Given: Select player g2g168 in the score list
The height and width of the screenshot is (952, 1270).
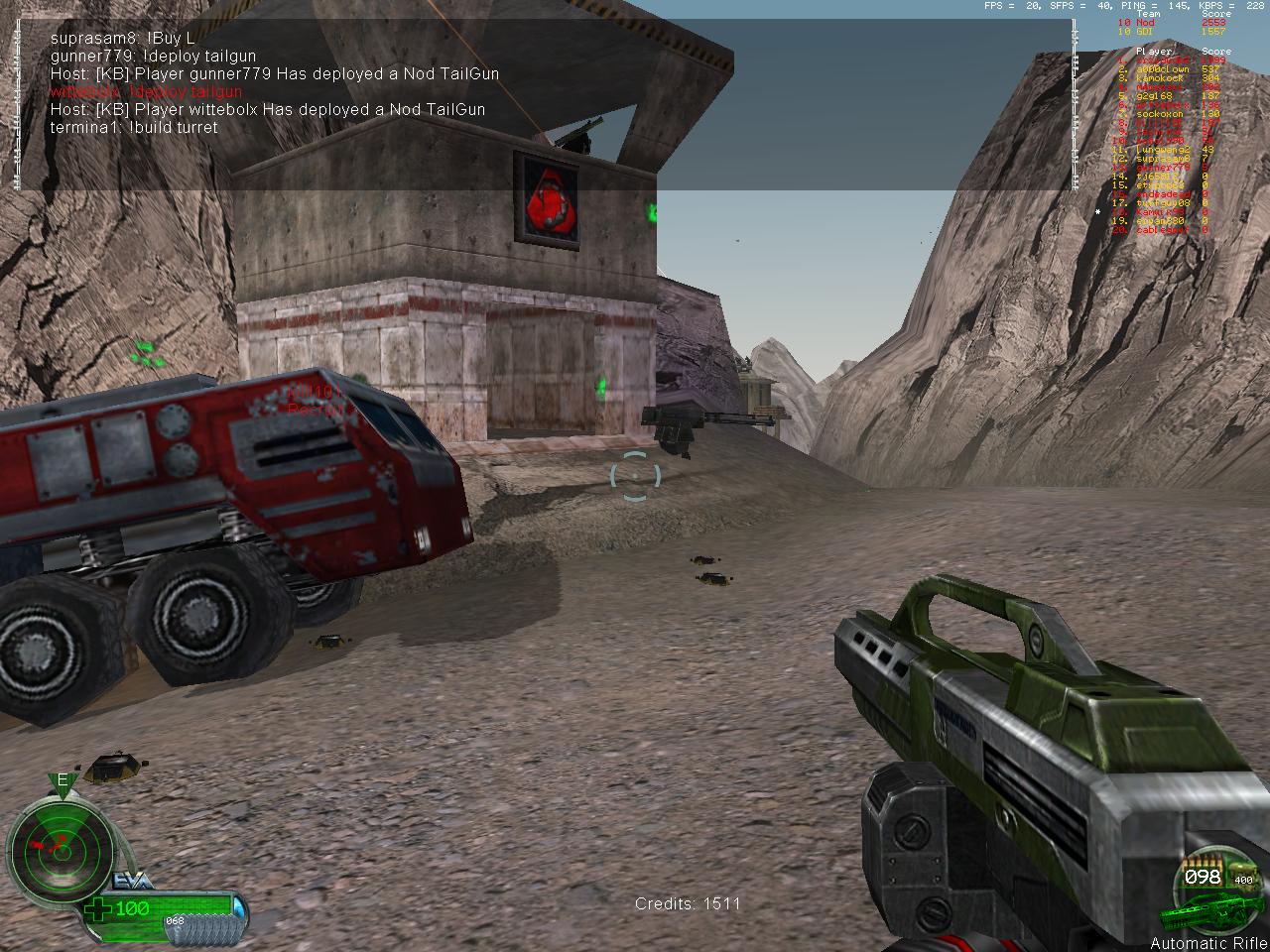Looking at the screenshot, I should tap(1154, 96).
